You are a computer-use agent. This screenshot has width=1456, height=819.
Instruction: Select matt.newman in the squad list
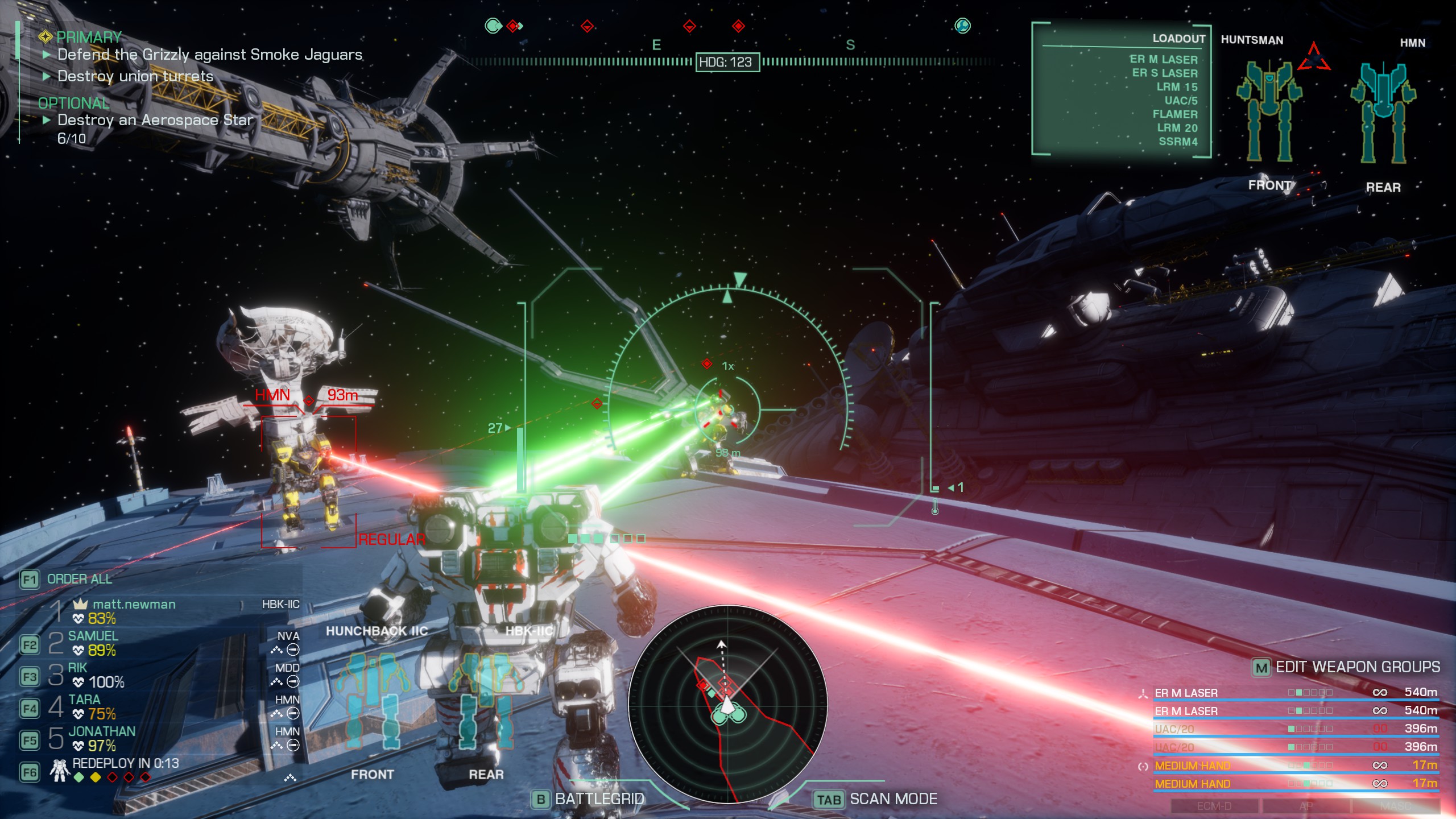[x=134, y=605]
